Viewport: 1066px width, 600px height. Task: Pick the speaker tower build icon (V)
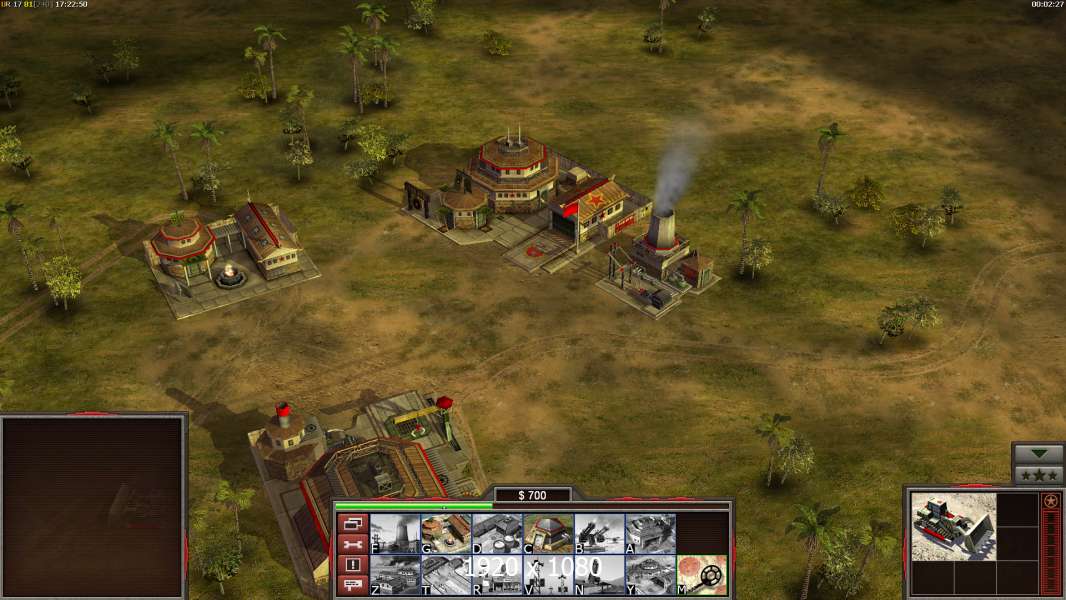coord(548,575)
